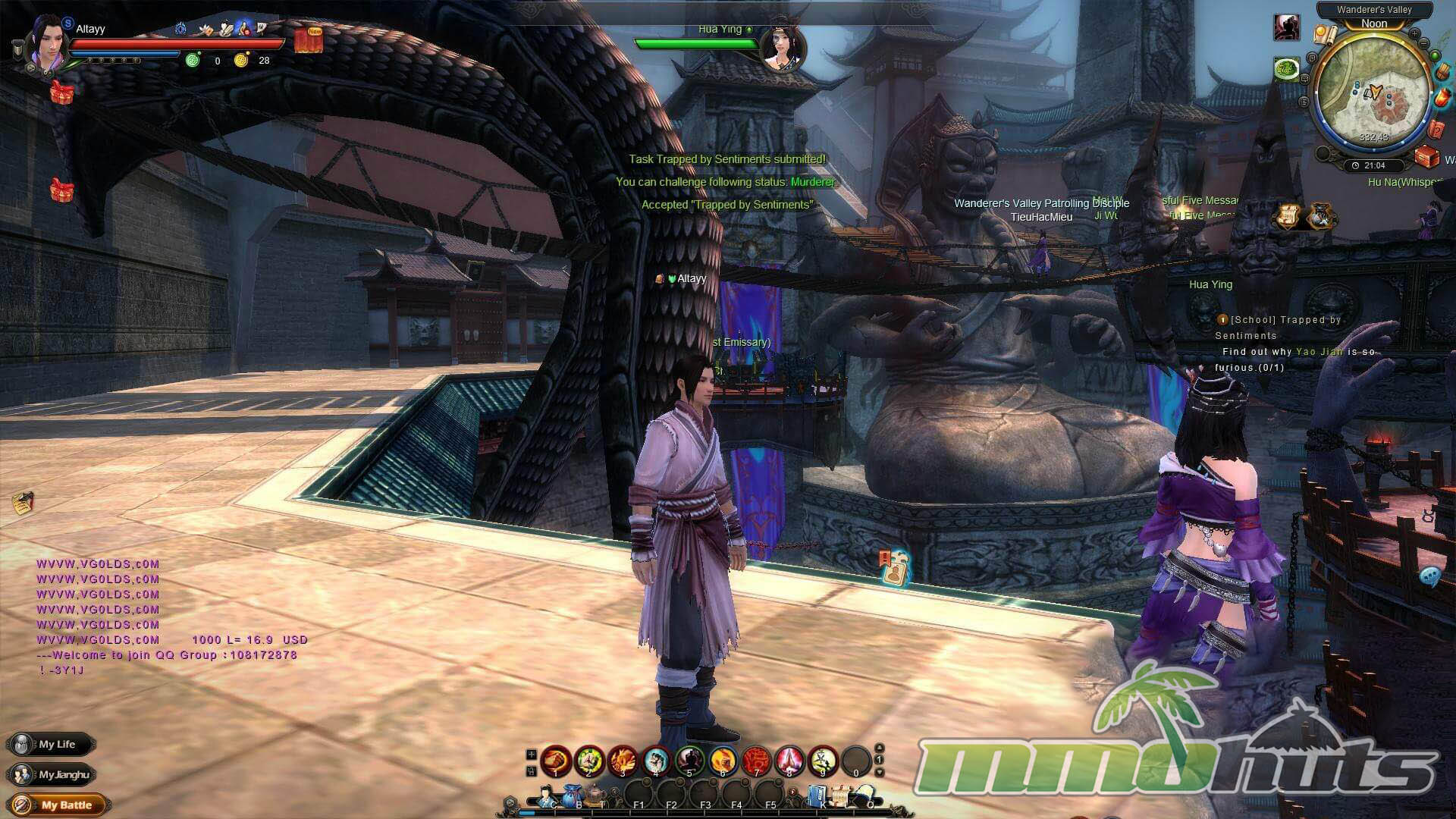Trigger the red seal skill in slot 7
The height and width of the screenshot is (819, 1456).
(756, 760)
